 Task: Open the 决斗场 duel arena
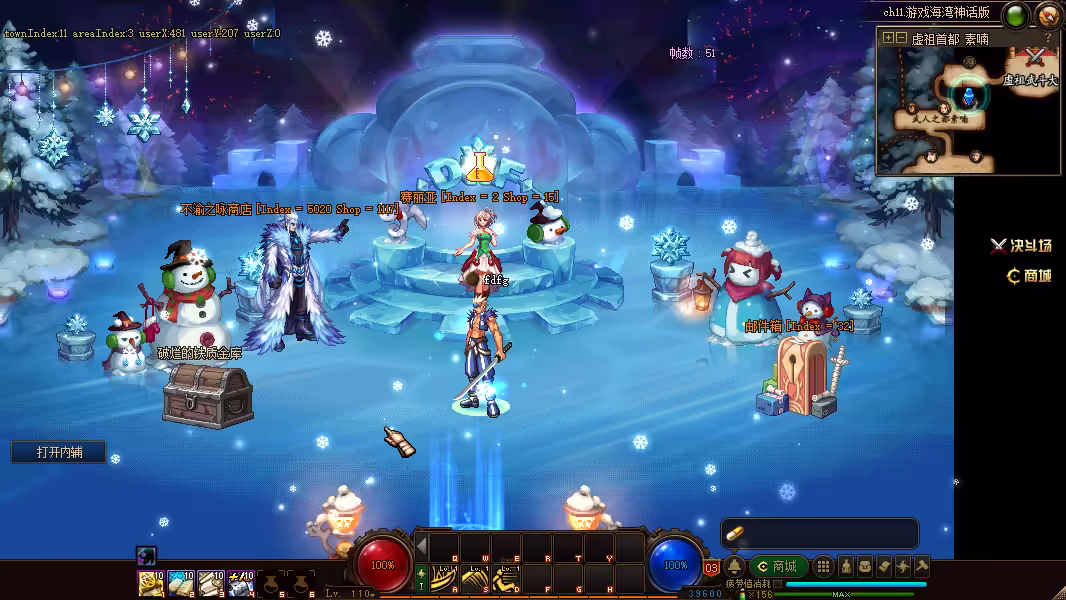coord(1021,246)
